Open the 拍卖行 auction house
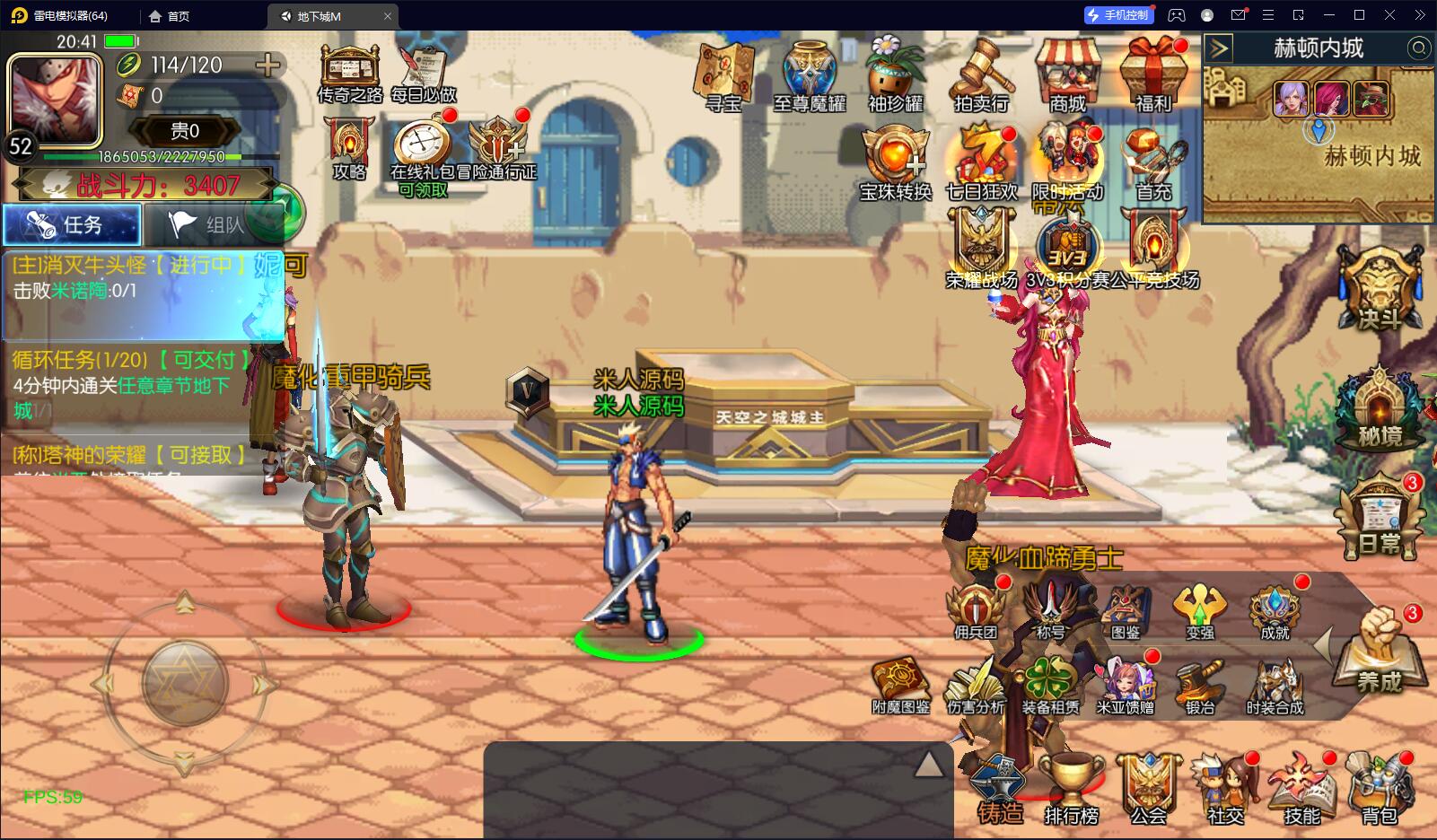Image resolution: width=1437 pixels, height=840 pixels. (x=981, y=77)
